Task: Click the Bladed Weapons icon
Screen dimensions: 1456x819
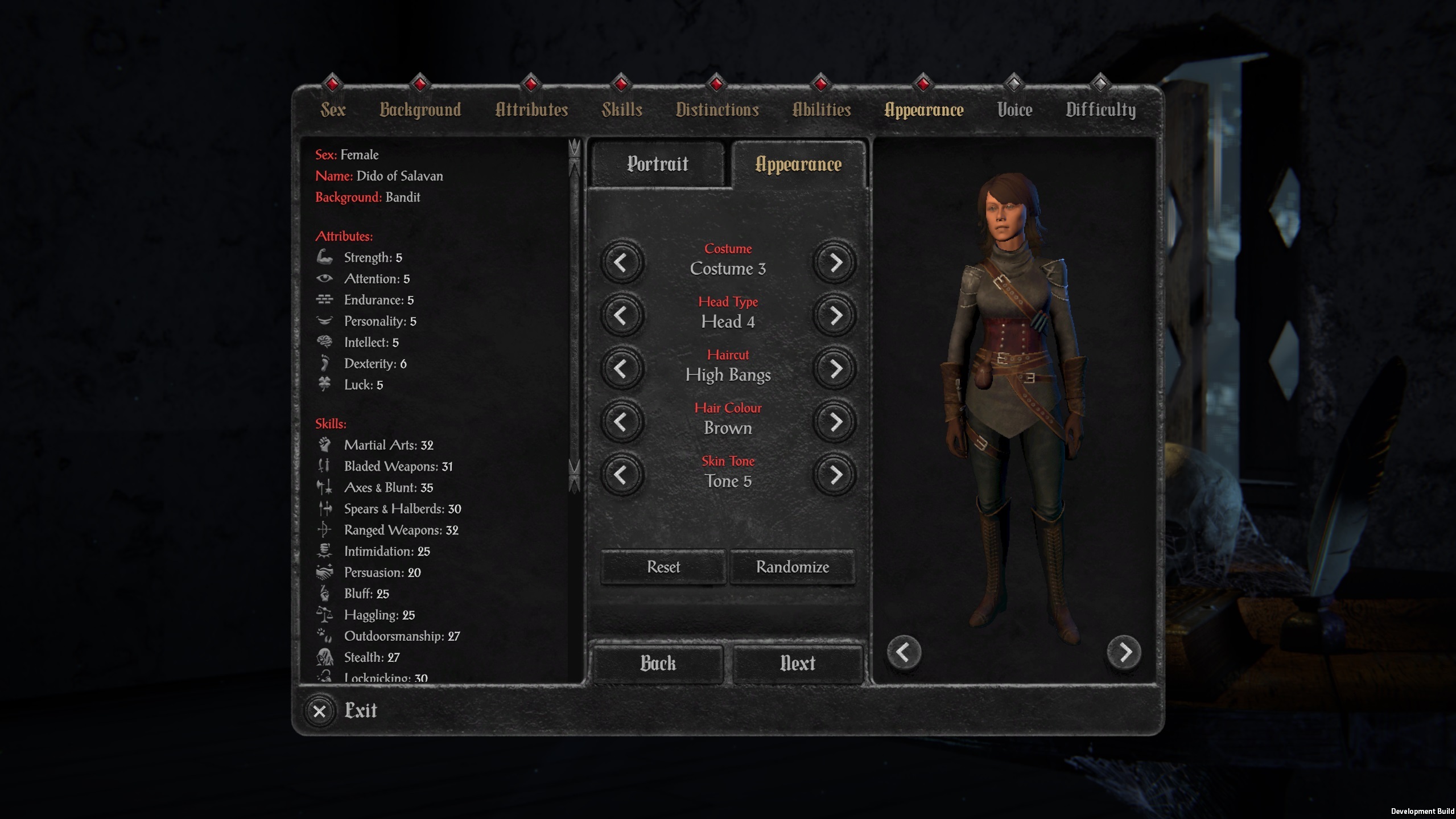Action: tap(325, 466)
